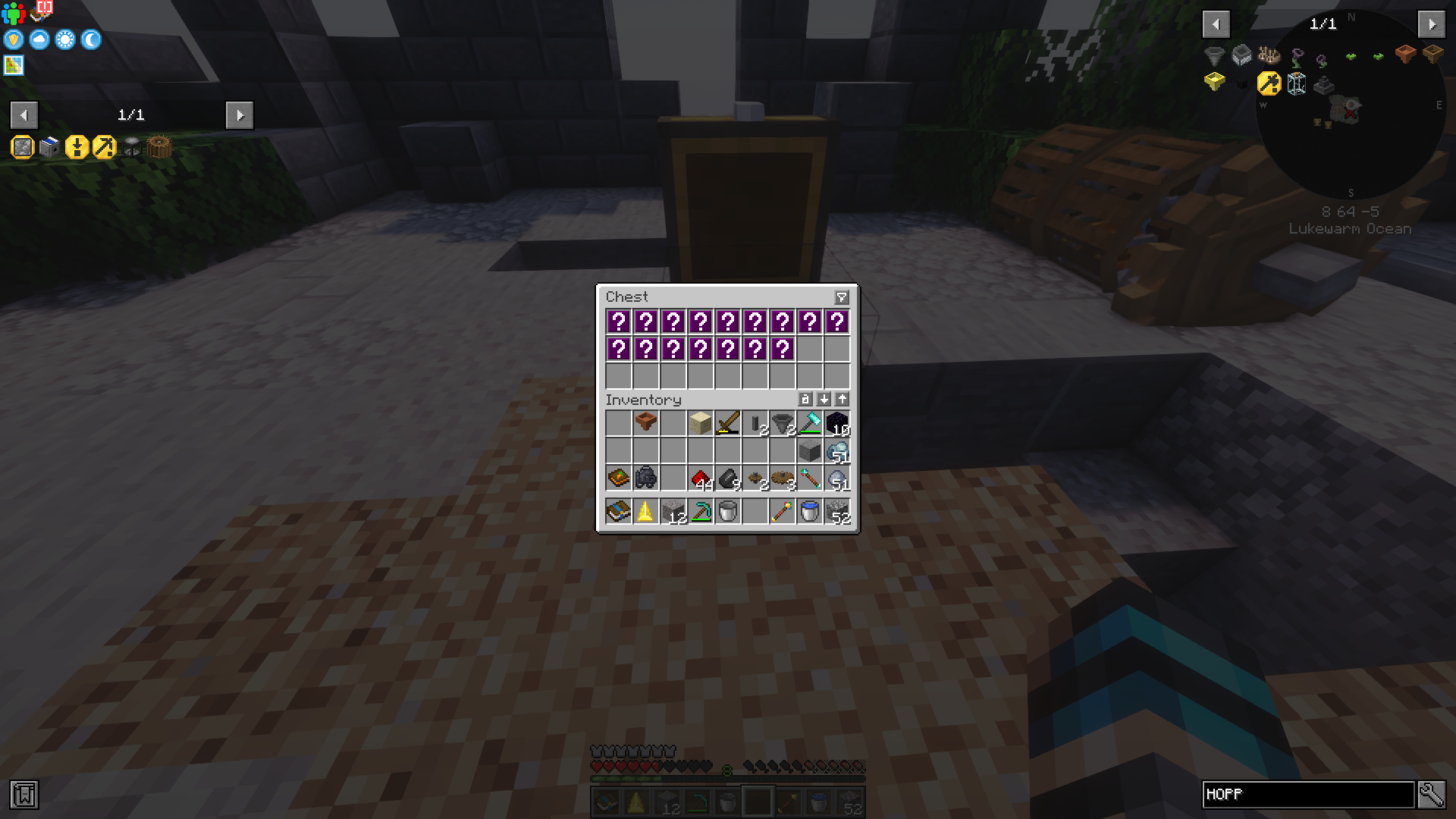
Task: Pull items from the chest with the up arrow
Action: point(841,400)
